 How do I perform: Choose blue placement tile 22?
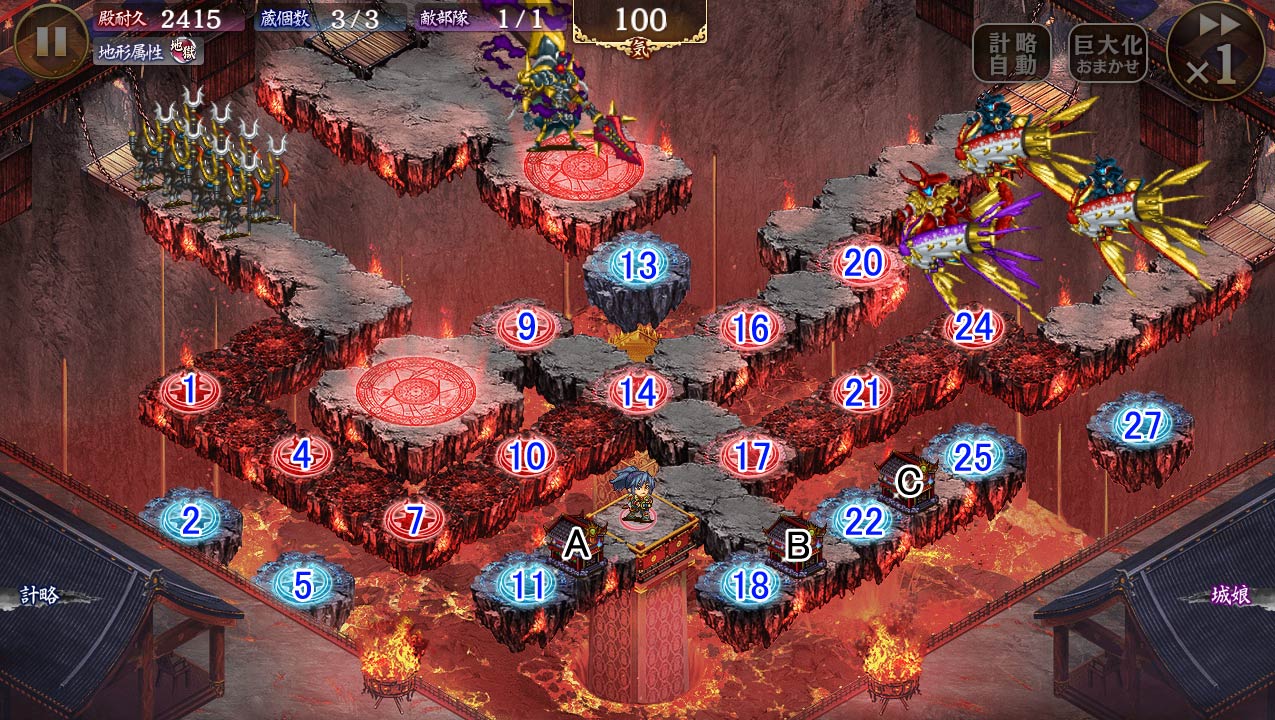[862, 520]
